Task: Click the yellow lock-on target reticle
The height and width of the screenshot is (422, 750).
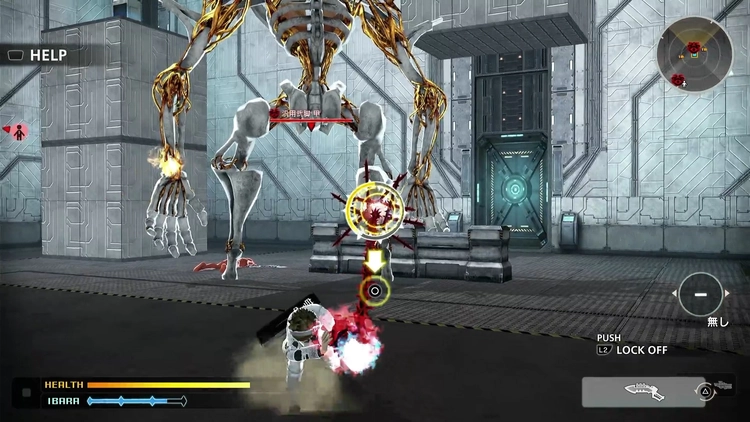Action: 374,210
